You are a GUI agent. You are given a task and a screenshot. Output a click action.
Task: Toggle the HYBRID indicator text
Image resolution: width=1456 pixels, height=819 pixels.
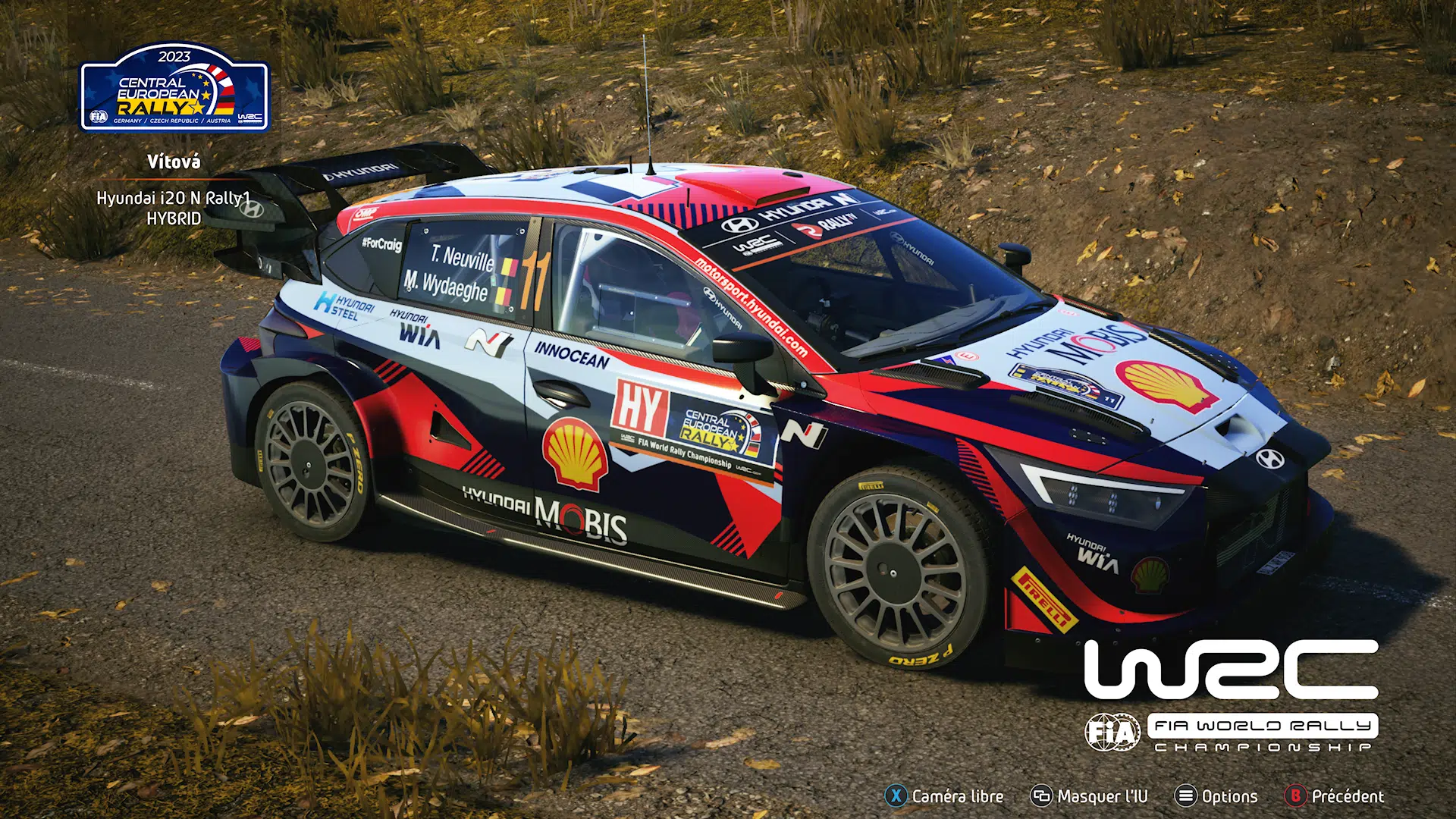click(174, 218)
